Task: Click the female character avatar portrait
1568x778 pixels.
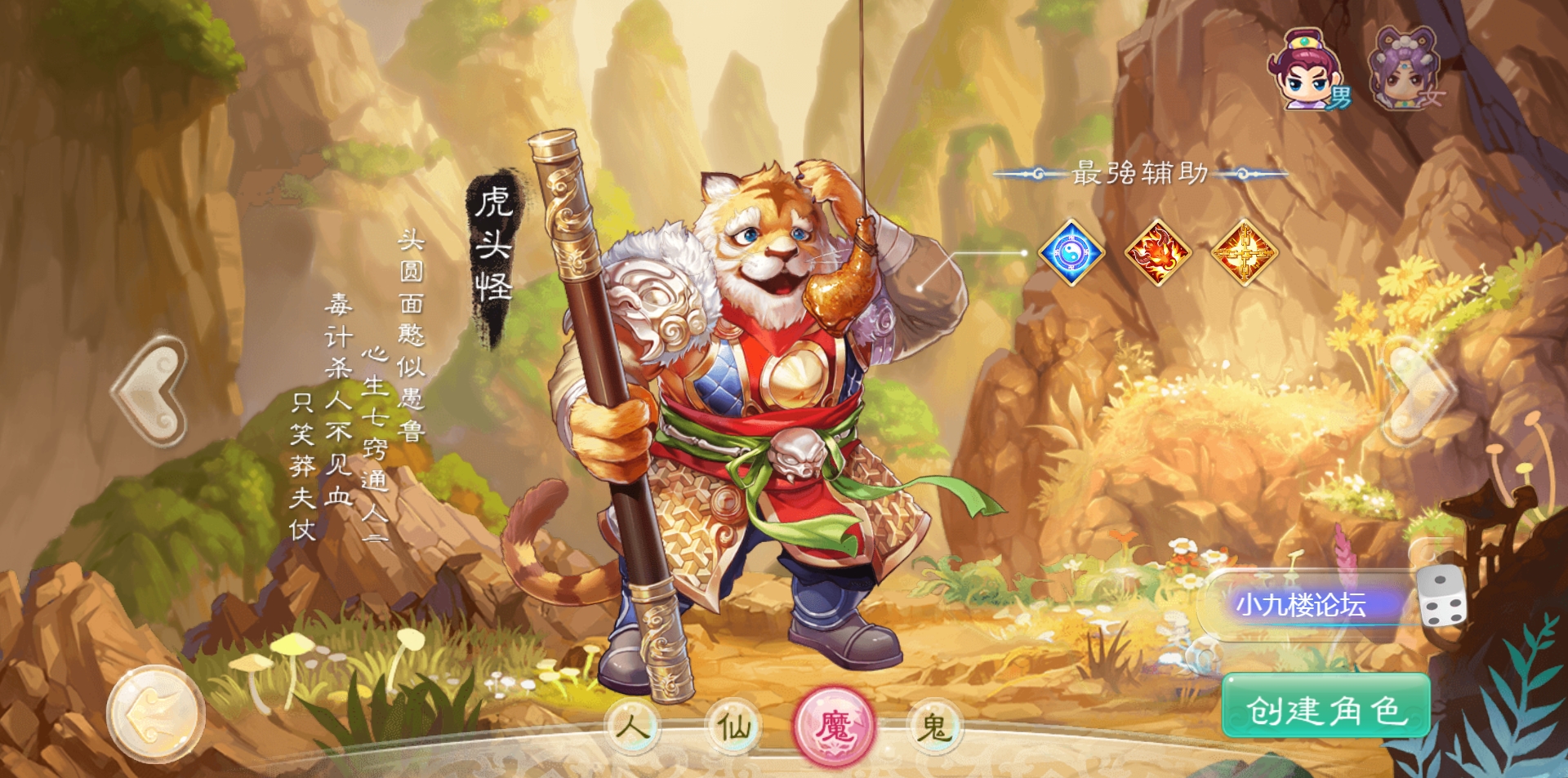Action: click(x=1405, y=65)
